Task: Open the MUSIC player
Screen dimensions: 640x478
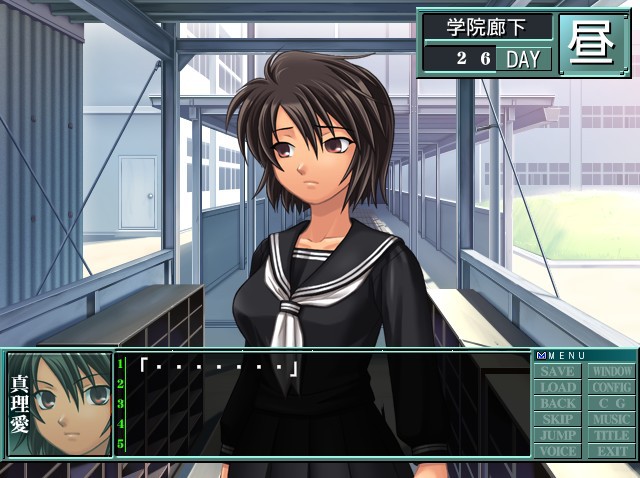Action: coord(610,419)
